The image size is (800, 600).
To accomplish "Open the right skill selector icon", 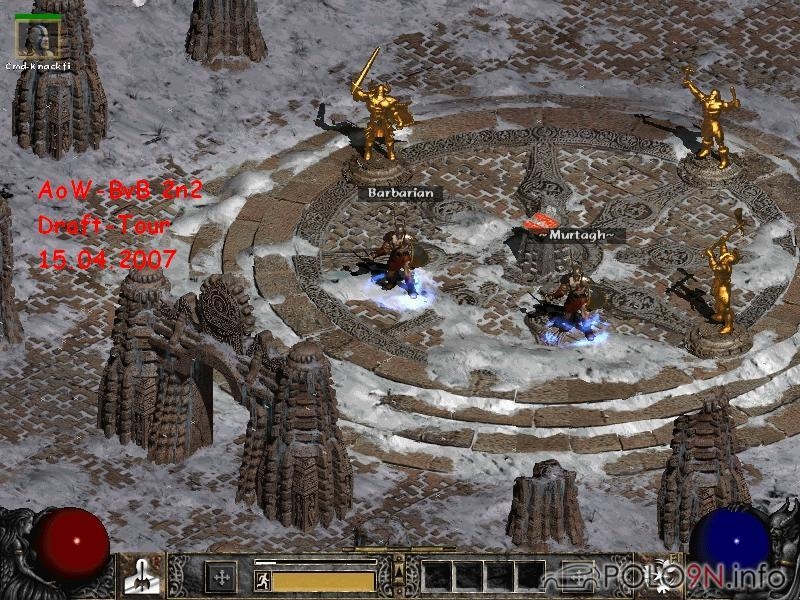I will (659, 576).
